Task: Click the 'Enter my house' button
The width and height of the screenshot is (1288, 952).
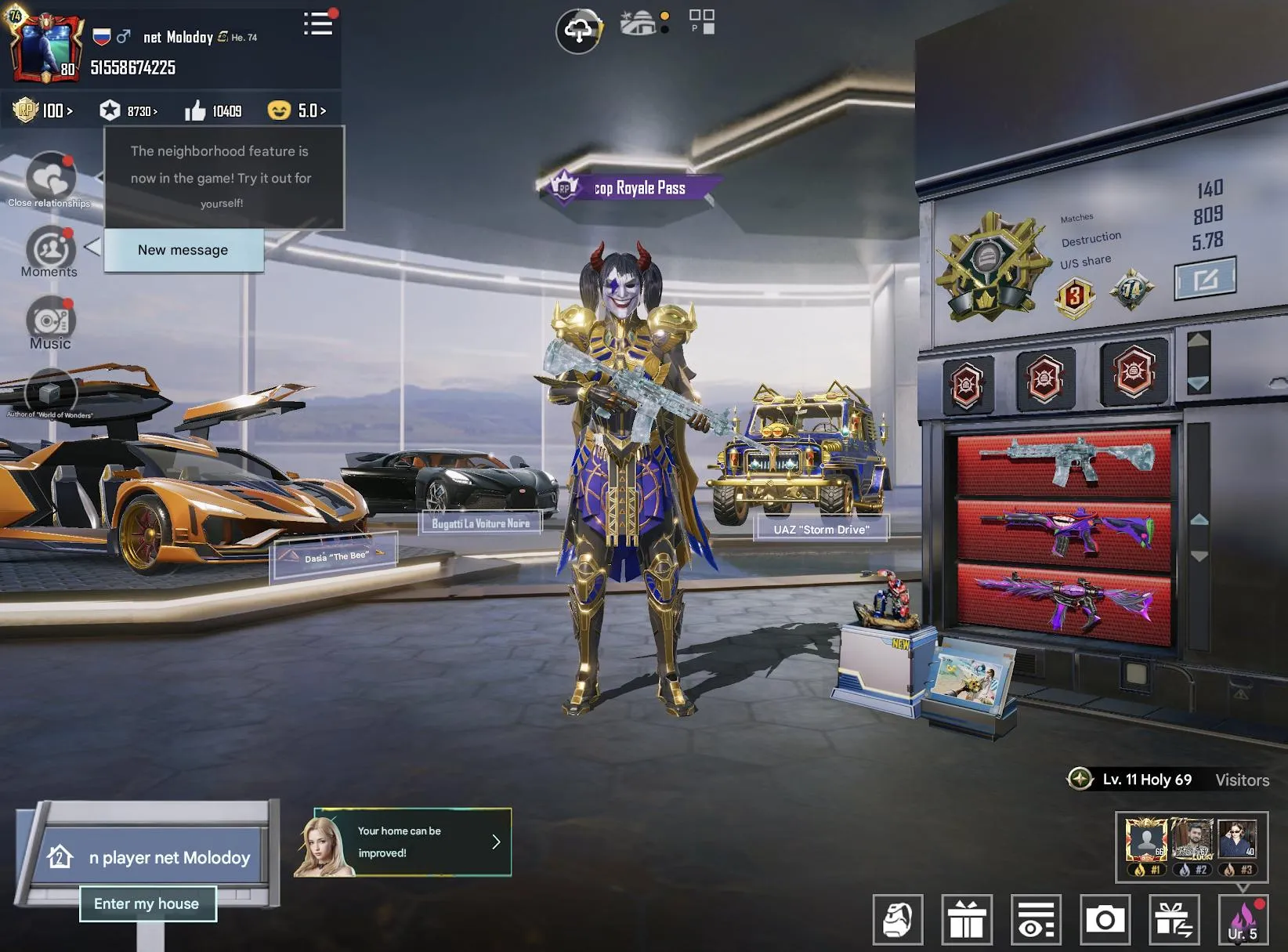Action: coord(147,903)
